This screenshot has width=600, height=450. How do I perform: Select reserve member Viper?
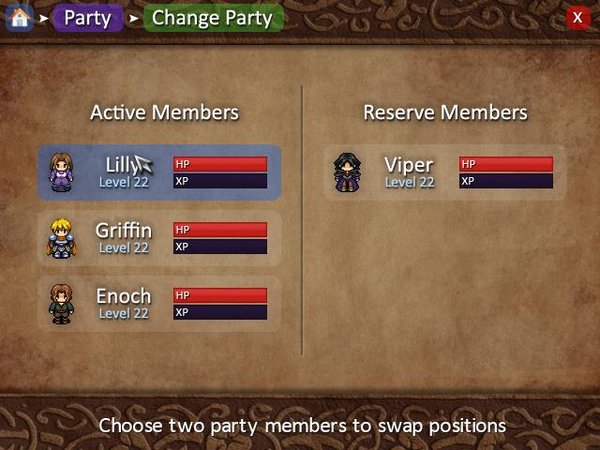click(444, 172)
